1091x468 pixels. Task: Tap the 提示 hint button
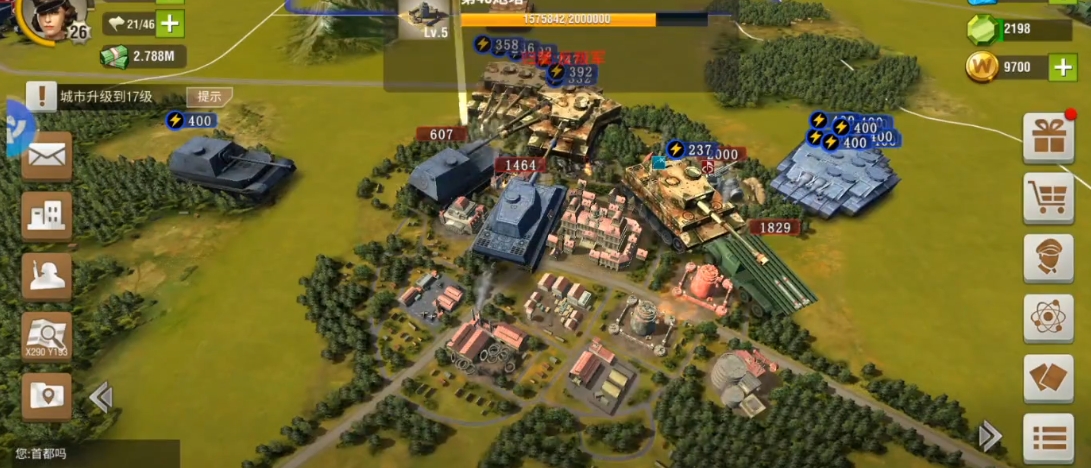[209, 96]
